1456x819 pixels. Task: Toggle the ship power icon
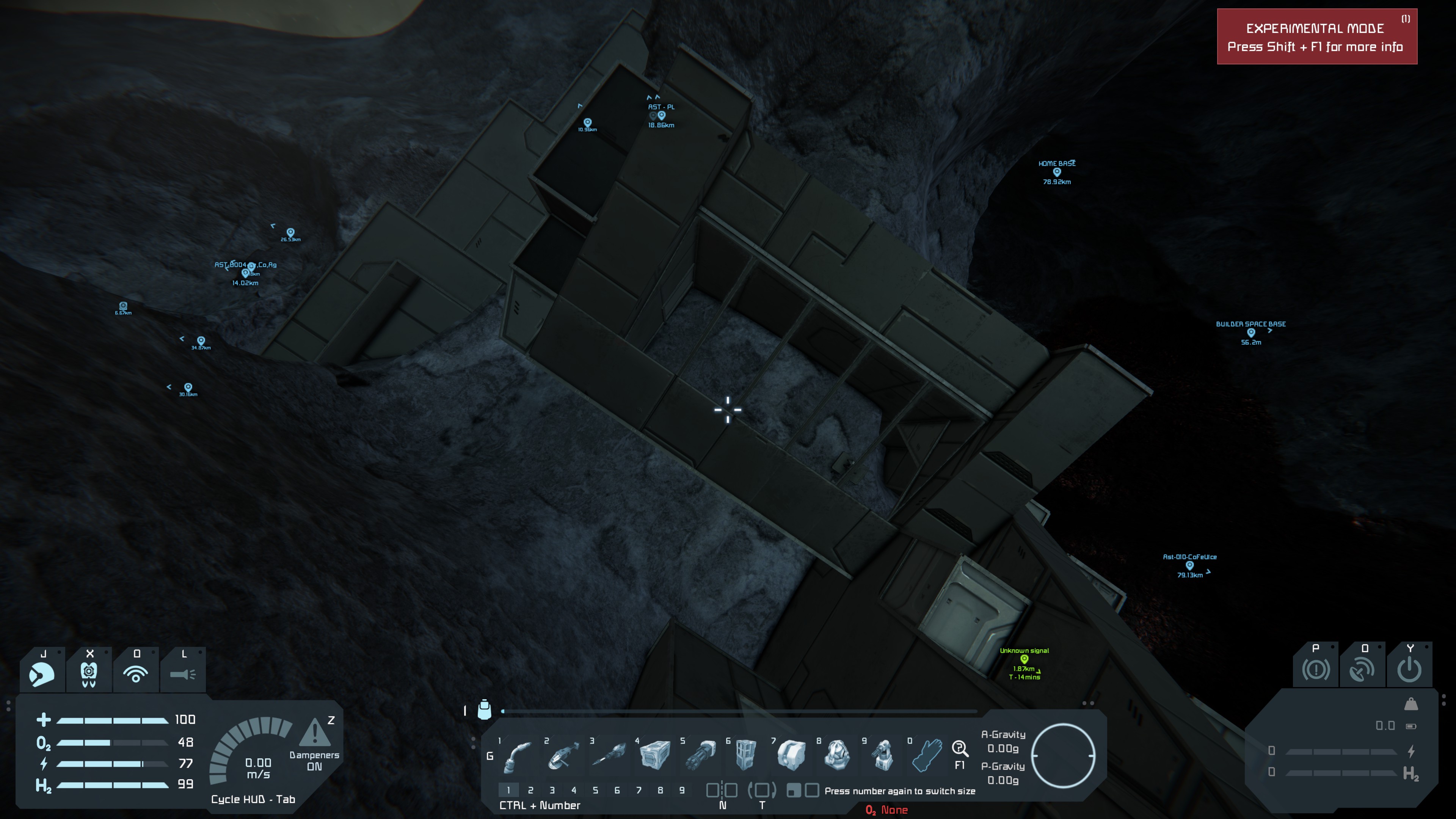pyautogui.click(x=1409, y=670)
